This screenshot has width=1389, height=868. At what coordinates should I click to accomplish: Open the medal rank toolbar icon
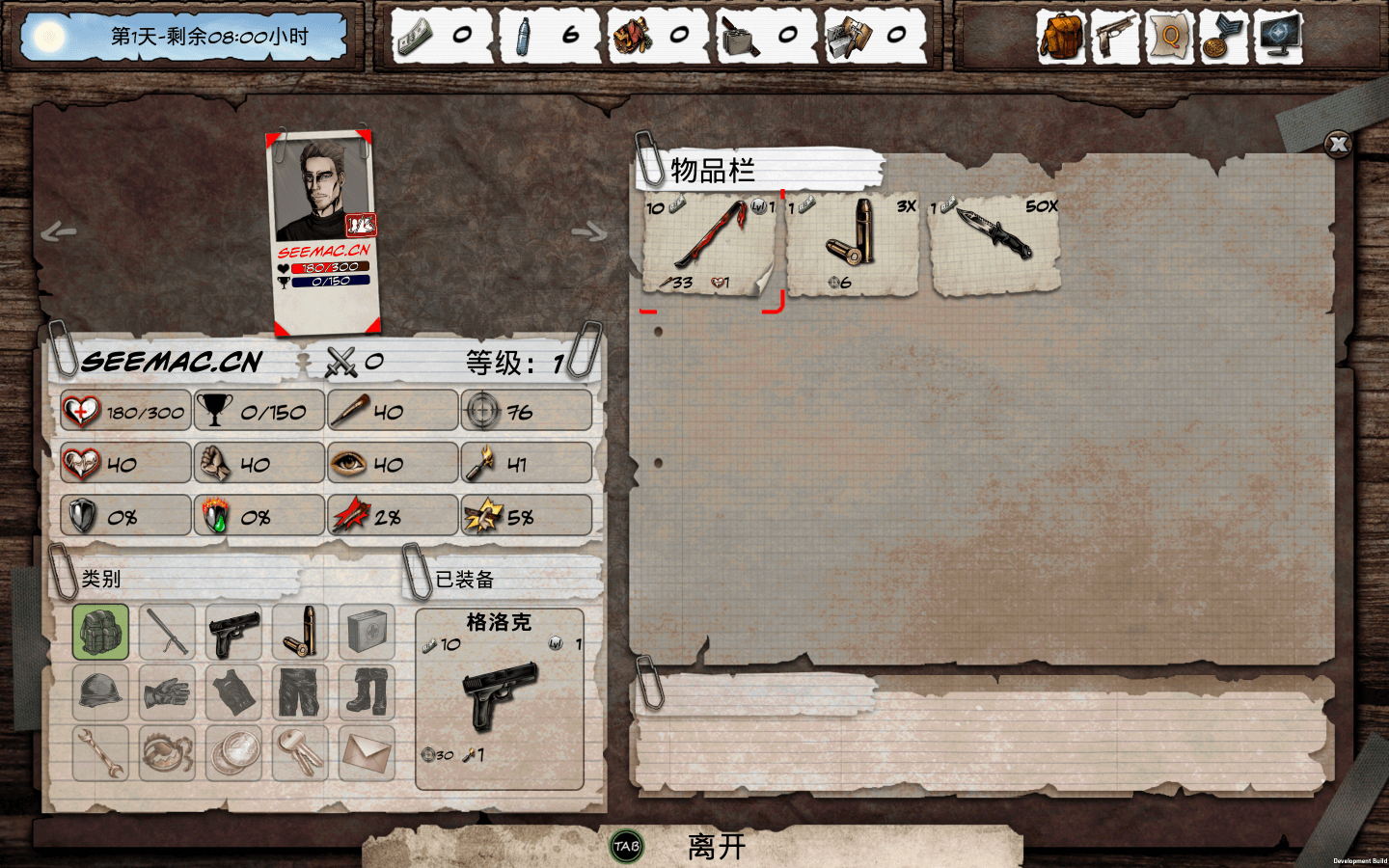pos(1223,37)
